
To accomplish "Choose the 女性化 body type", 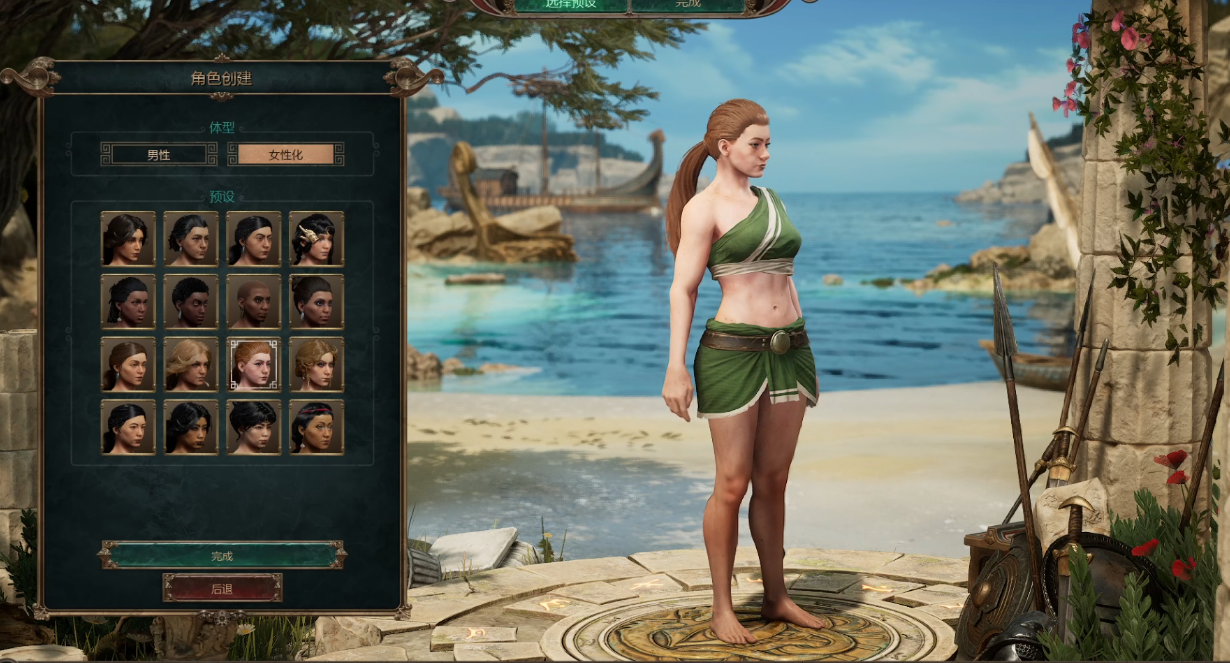I will (x=285, y=154).
